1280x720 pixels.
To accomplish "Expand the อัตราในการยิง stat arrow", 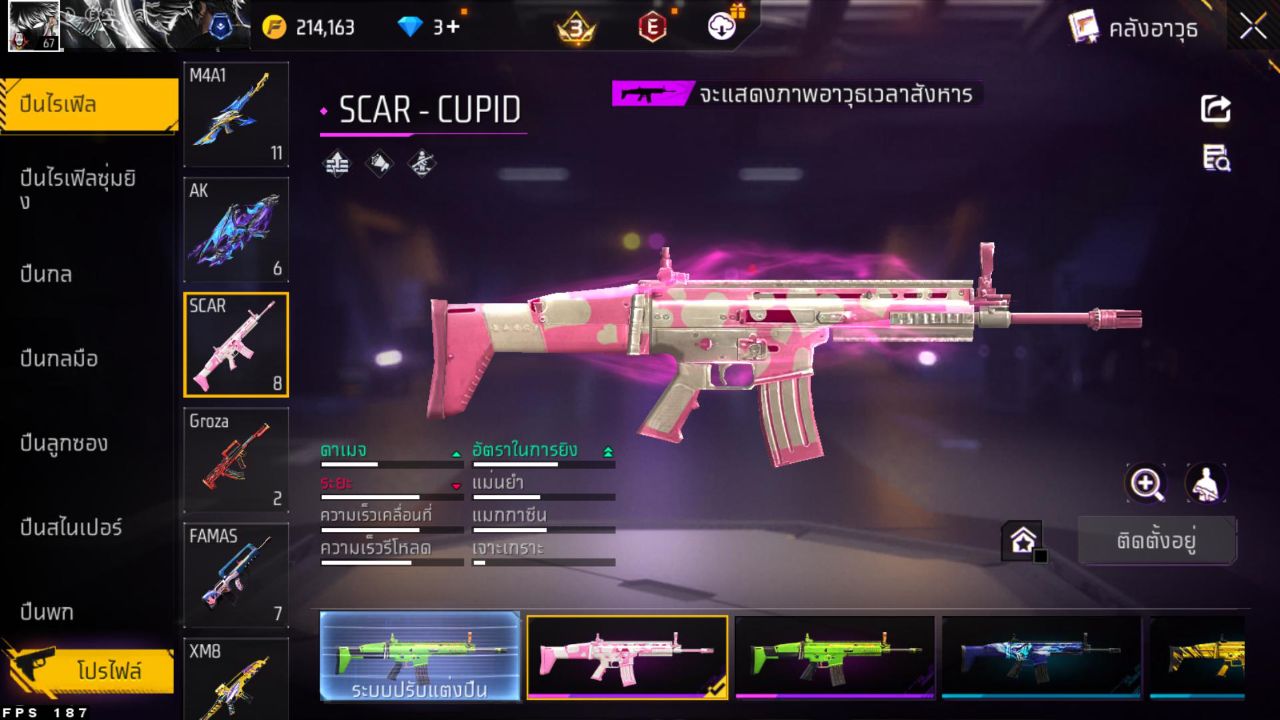I will [x=607, y=450].
